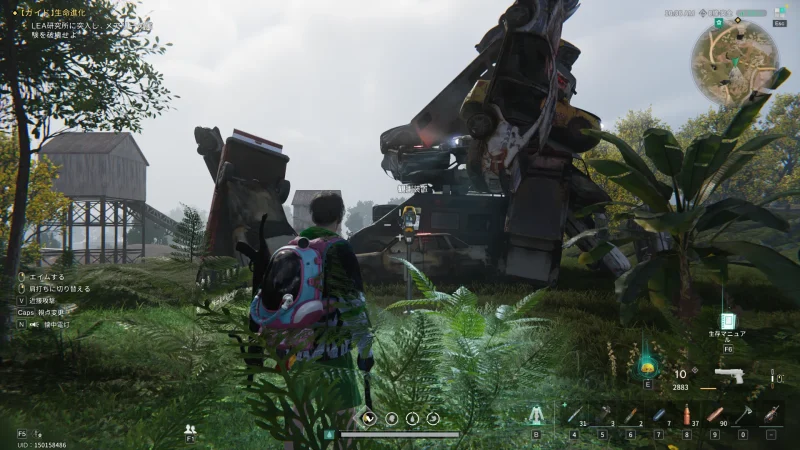Image resolution: width=800 pixels, height=450 pixels.
Task: Select the pistol weapon slot
Action: 730,377
